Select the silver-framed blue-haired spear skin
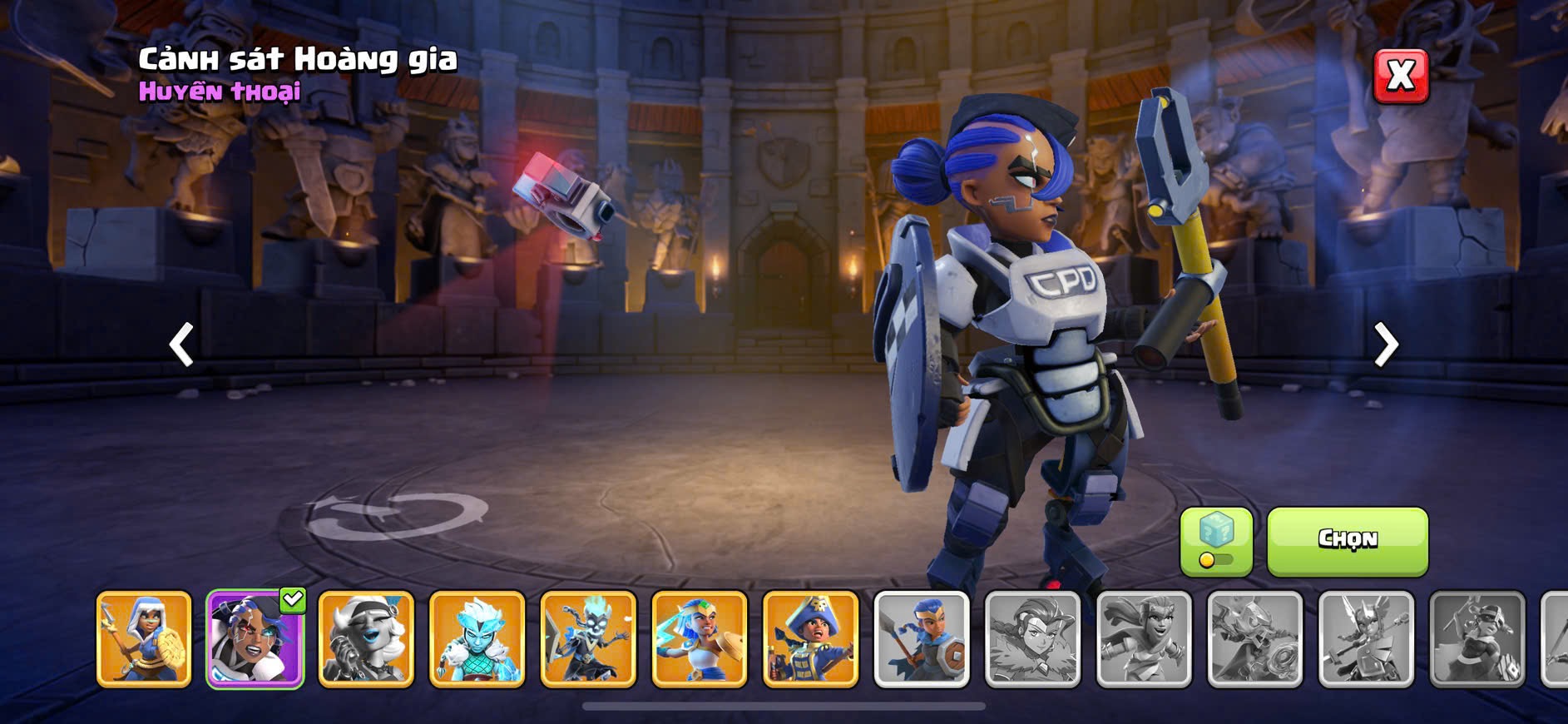 [922, 639]
